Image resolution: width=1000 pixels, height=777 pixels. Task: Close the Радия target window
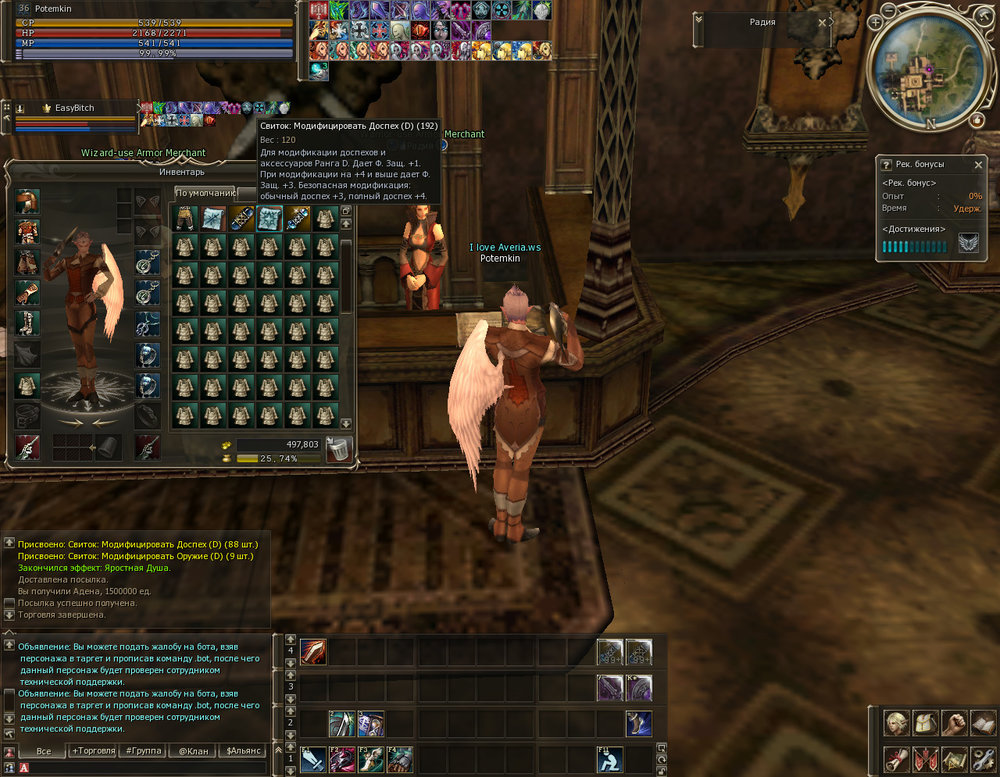click(822, 22)
